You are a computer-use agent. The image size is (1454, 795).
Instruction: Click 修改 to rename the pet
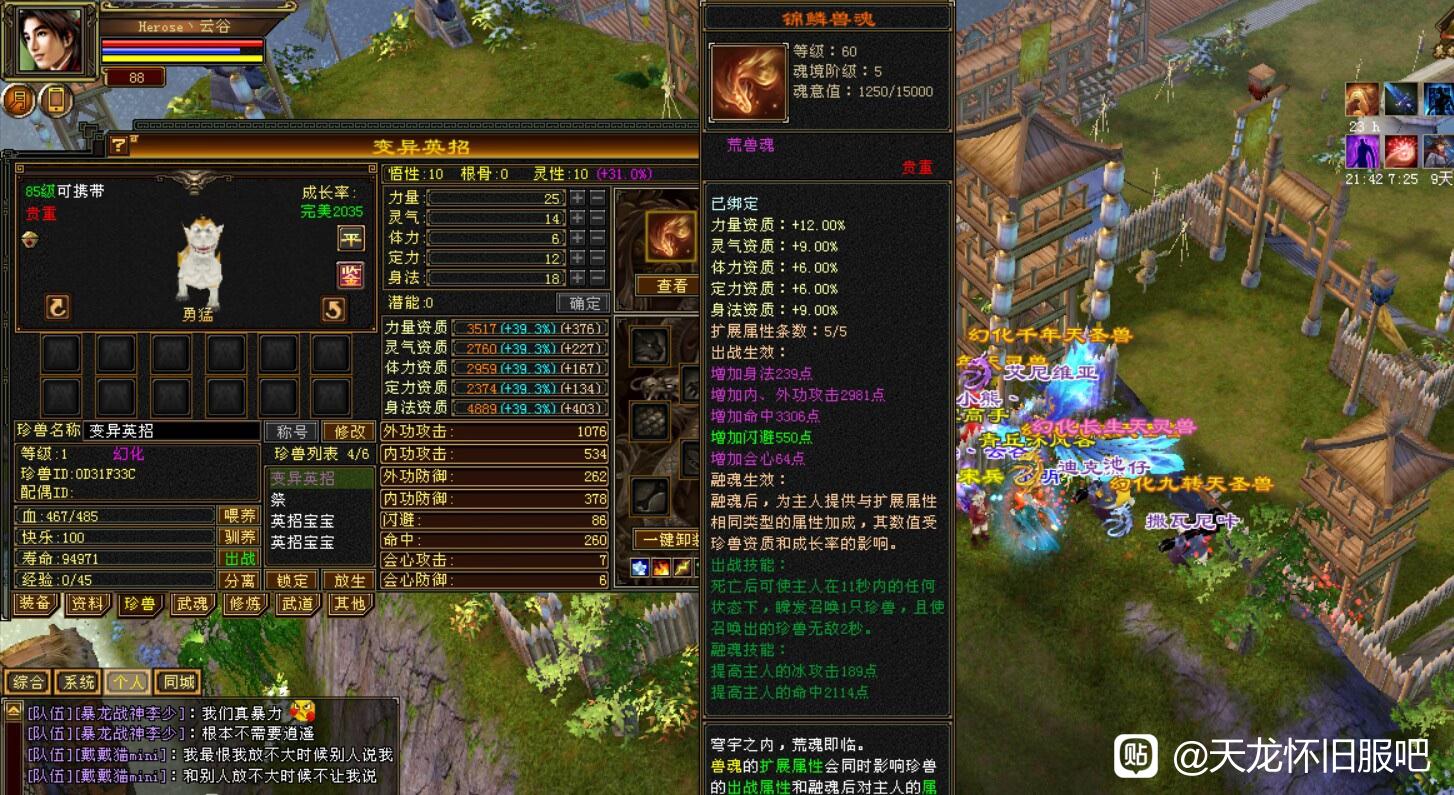pyautogui.click(x=349, y=432)
